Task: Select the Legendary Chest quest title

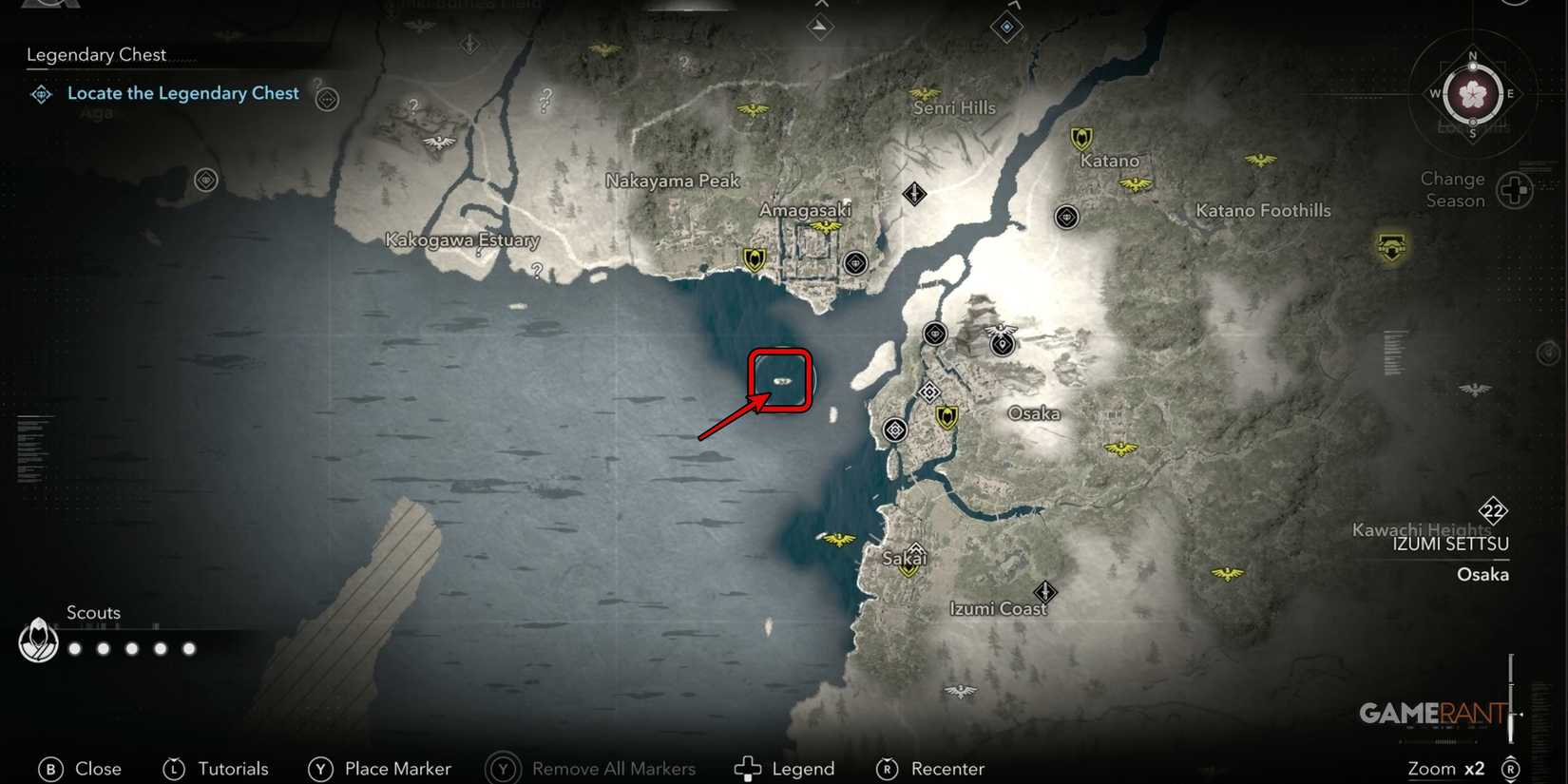Action: point(96,54)
